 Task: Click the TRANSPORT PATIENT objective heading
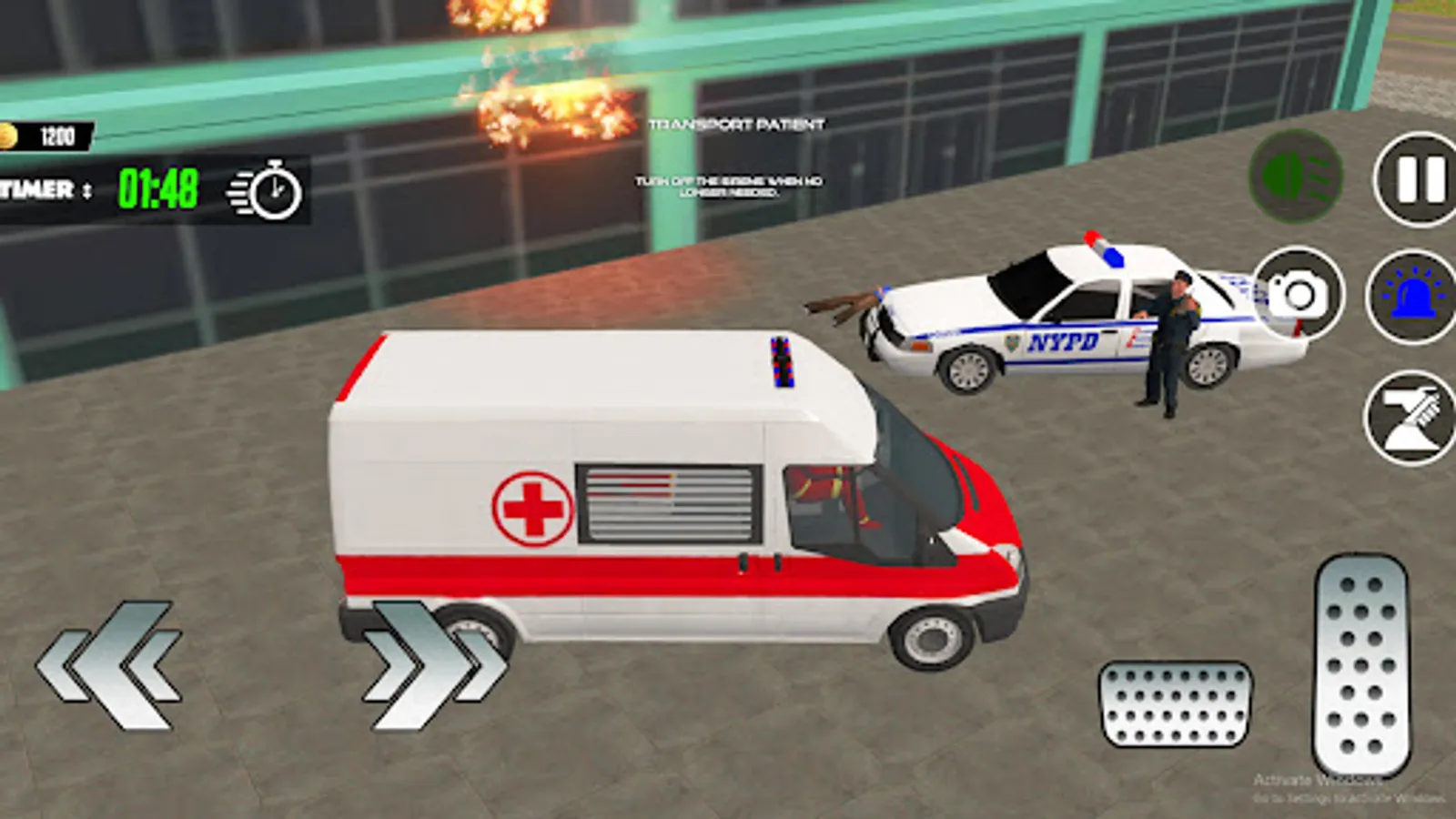coord(737,126)
